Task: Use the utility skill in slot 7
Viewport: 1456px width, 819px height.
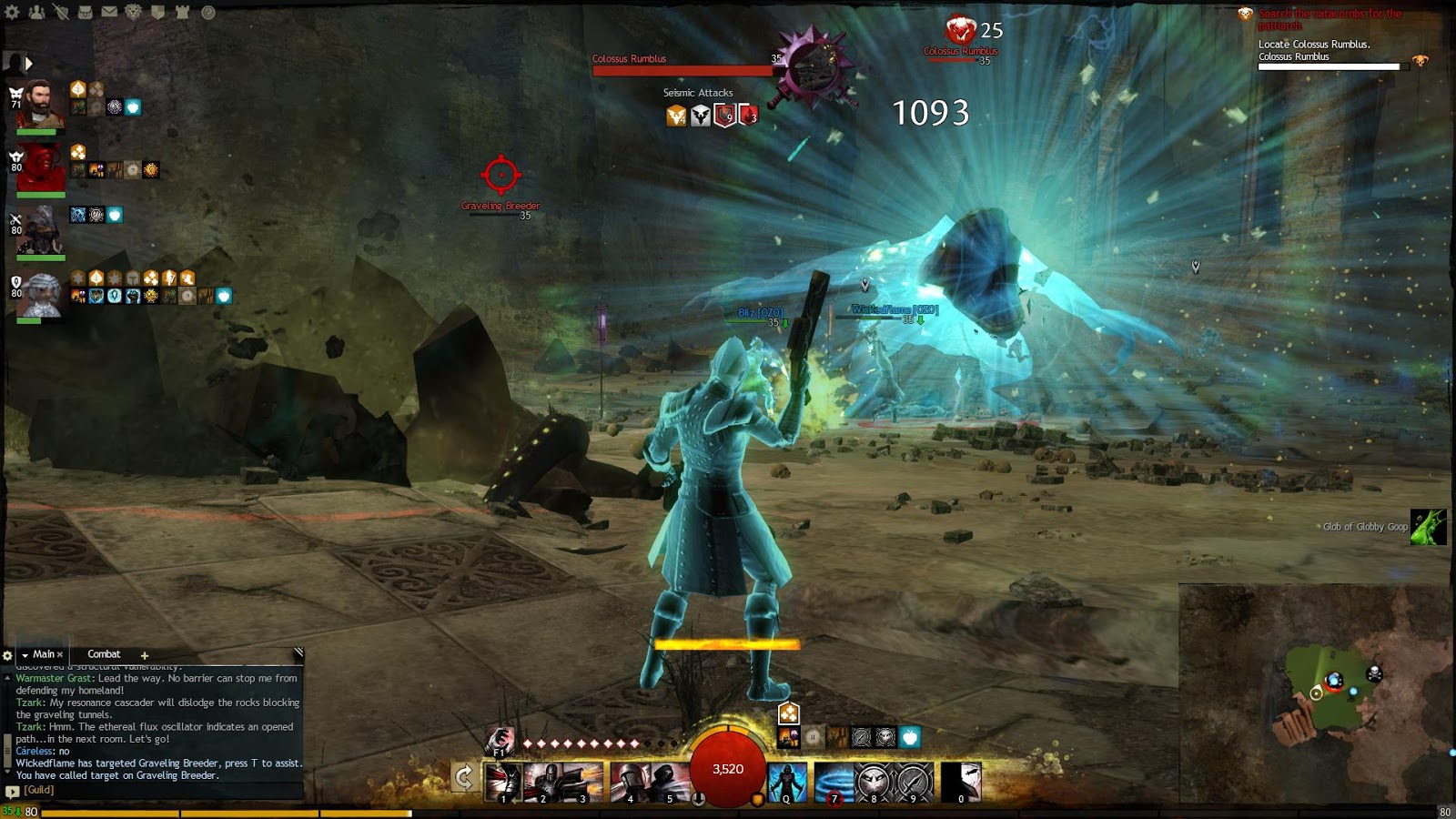Action: click(x=835, y=781)
